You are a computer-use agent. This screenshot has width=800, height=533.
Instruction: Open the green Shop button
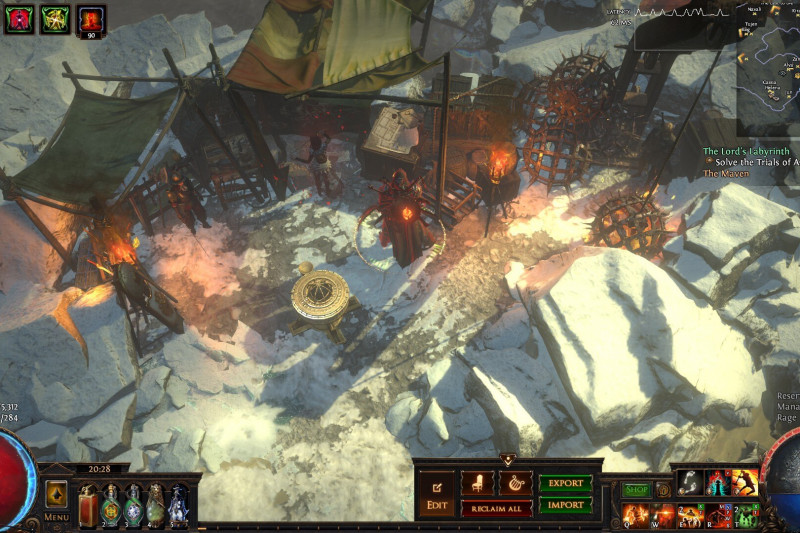(637, 490)
